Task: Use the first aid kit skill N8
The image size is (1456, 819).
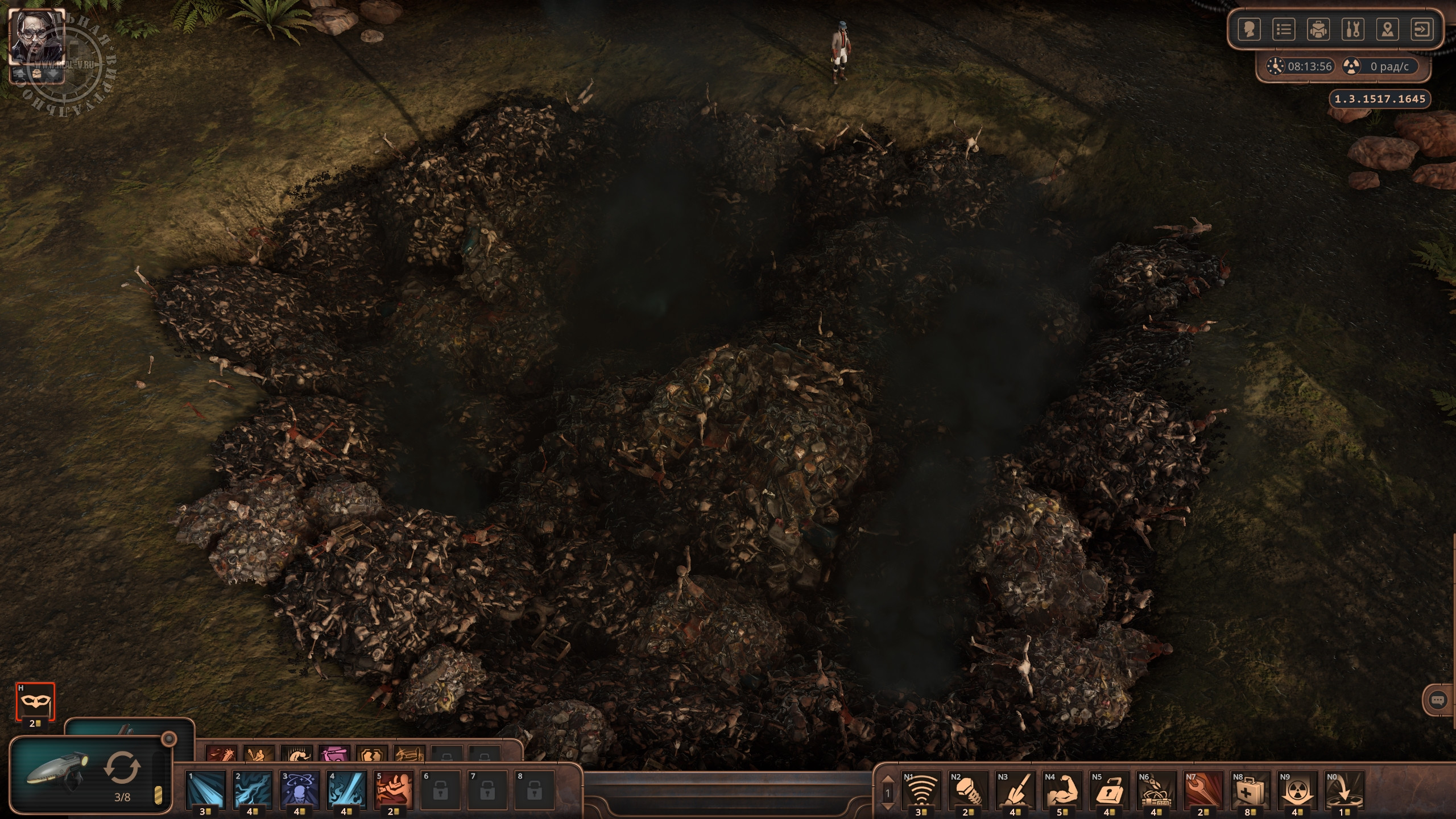Action: click(1251, 790)
